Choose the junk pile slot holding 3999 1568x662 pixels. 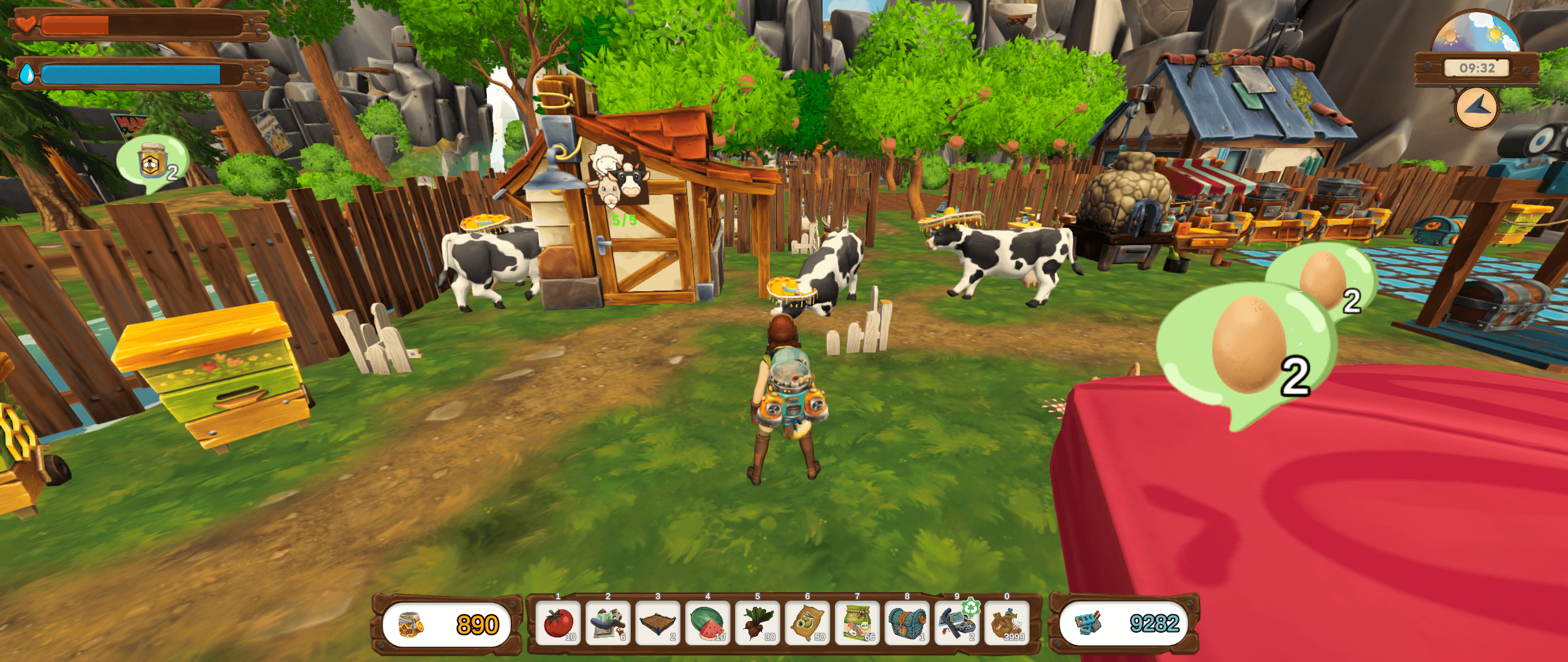pos(1007,623)
